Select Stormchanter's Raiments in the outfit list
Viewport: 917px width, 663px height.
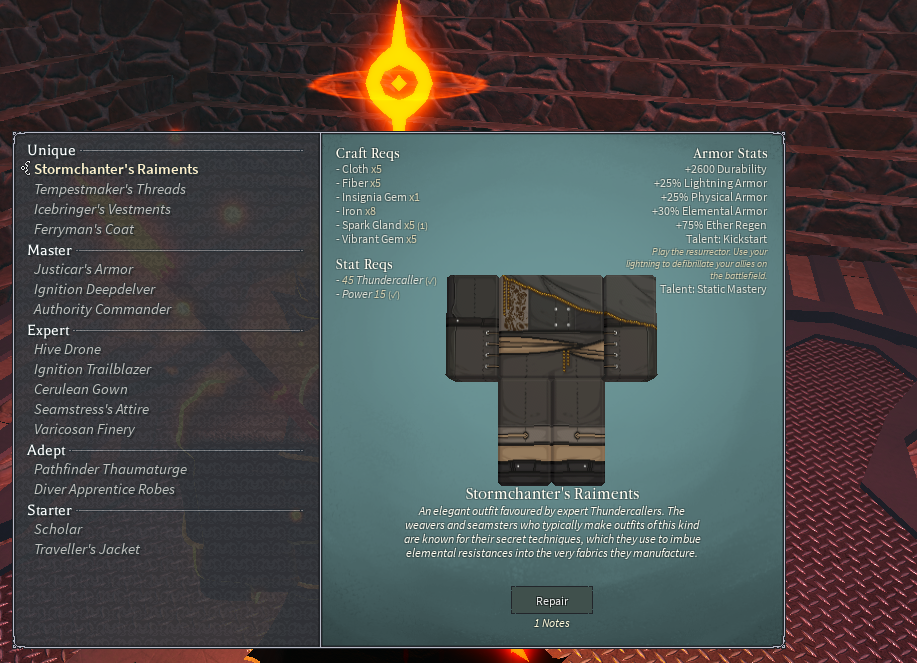coord(116,169)
